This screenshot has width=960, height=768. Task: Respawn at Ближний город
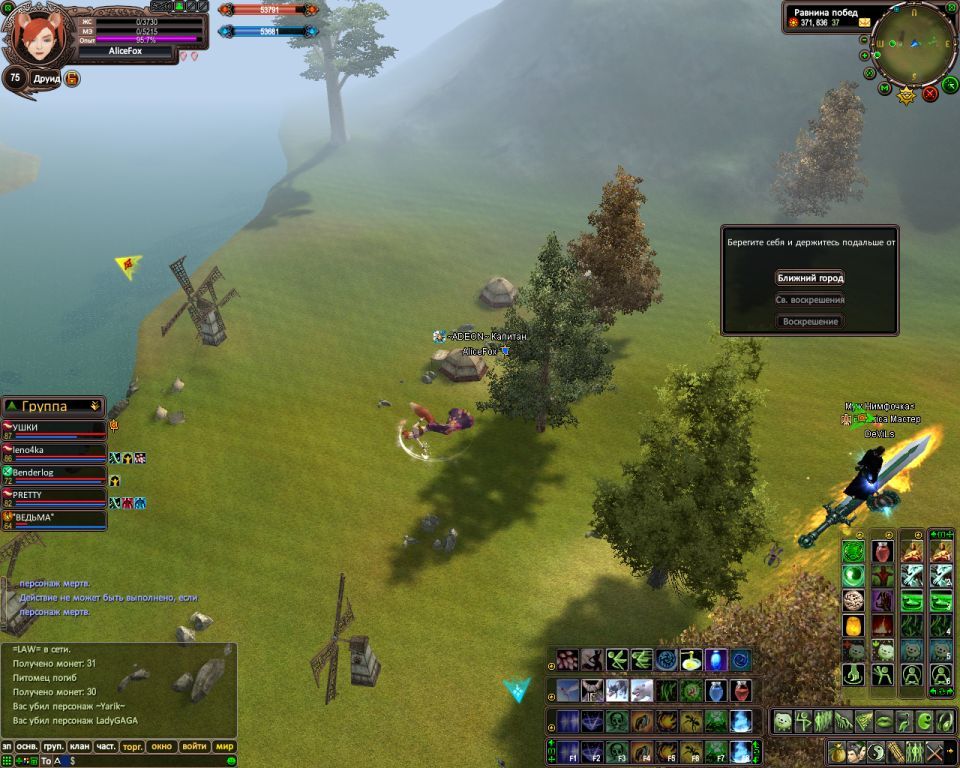810,278
